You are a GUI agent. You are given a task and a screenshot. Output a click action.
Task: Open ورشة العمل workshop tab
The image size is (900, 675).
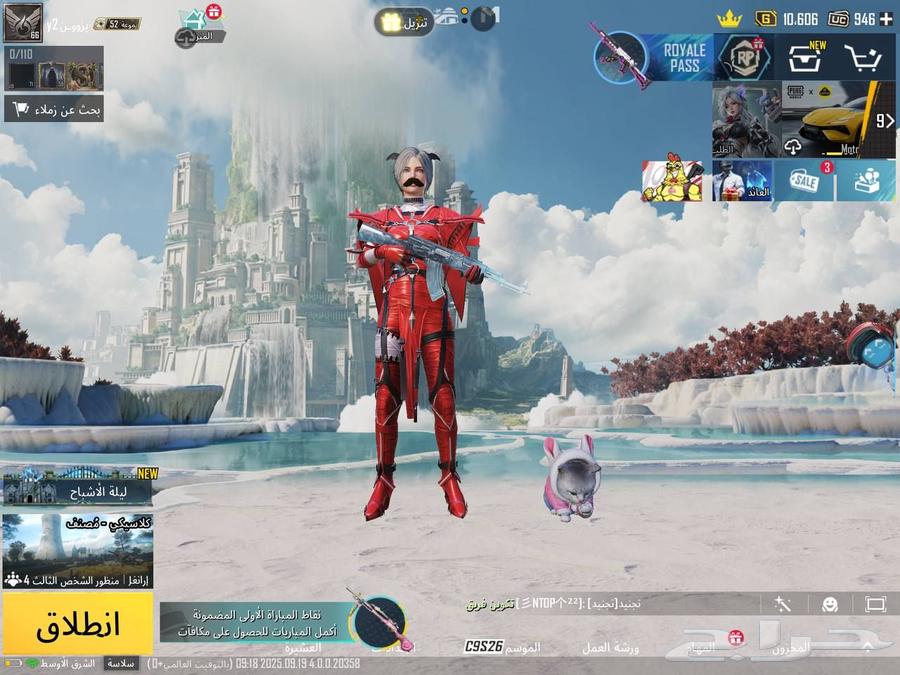tap(610, 647)
